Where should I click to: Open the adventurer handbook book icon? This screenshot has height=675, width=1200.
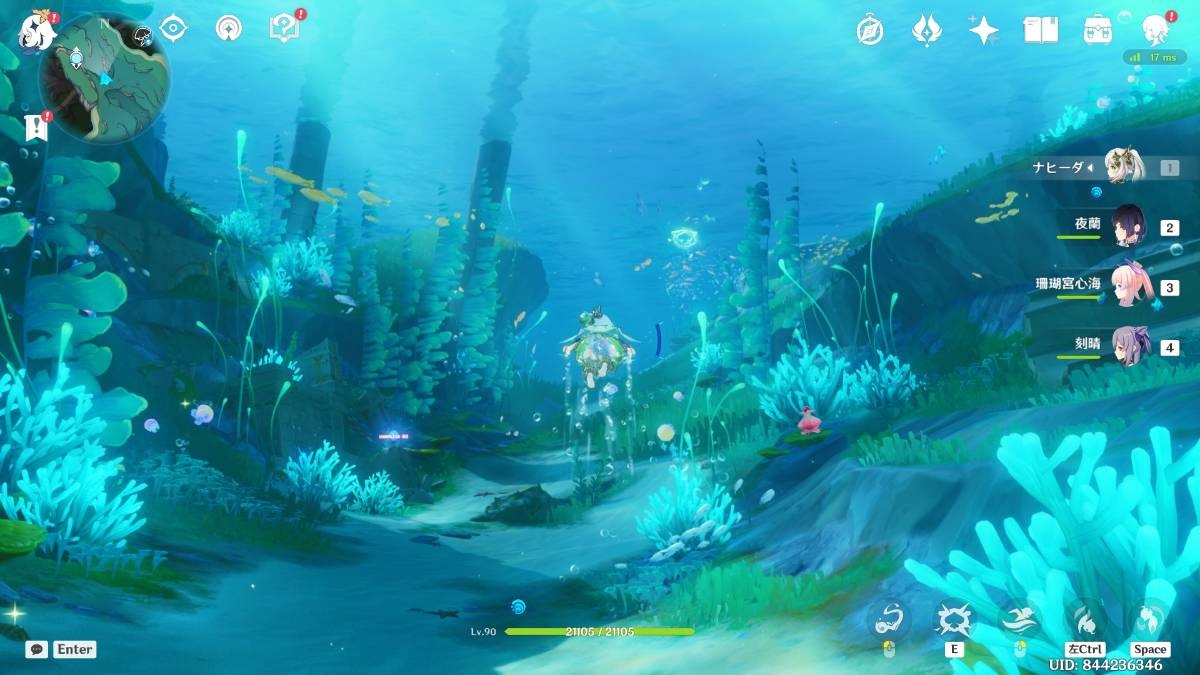click(1041, 30)
